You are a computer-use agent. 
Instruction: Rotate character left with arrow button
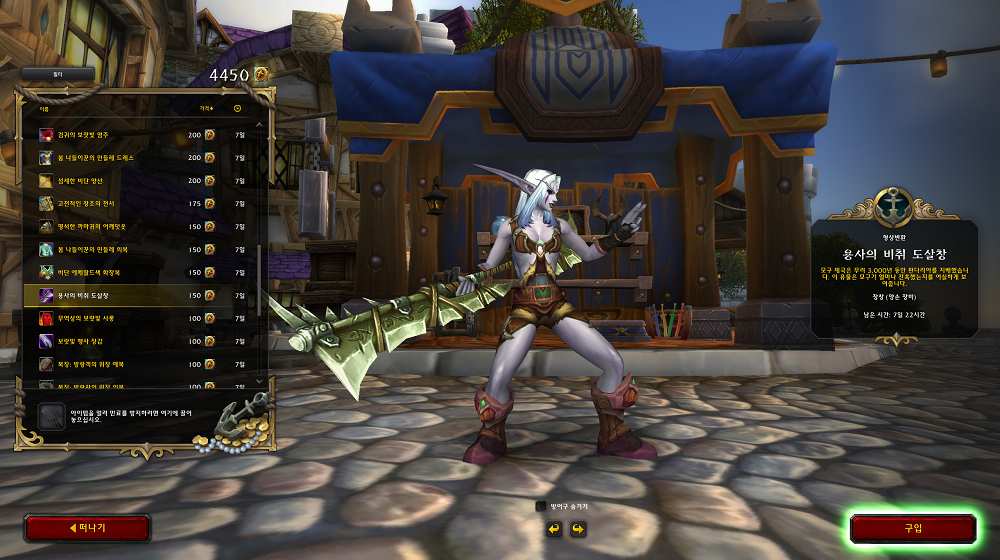pyautogui.click(x=553, y=528)
